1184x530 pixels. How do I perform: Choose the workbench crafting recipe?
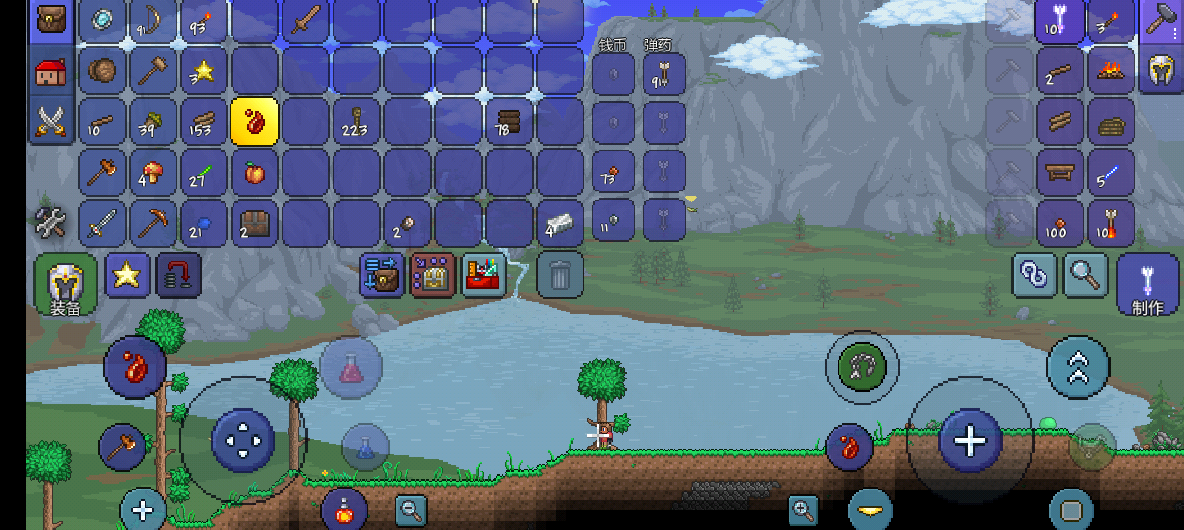(x=1059, y=172)
